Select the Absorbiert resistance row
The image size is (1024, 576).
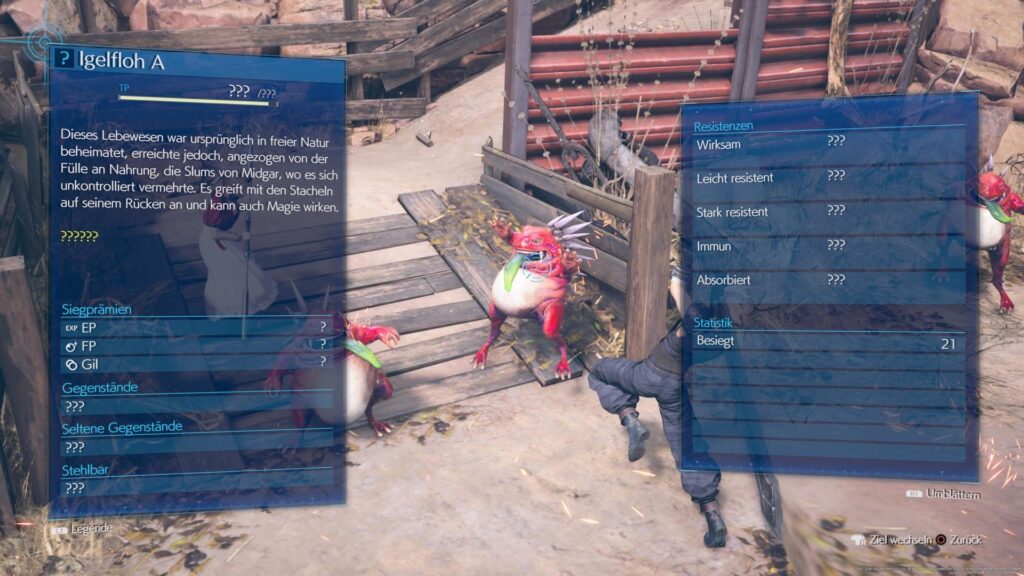(x=828, y=280)
